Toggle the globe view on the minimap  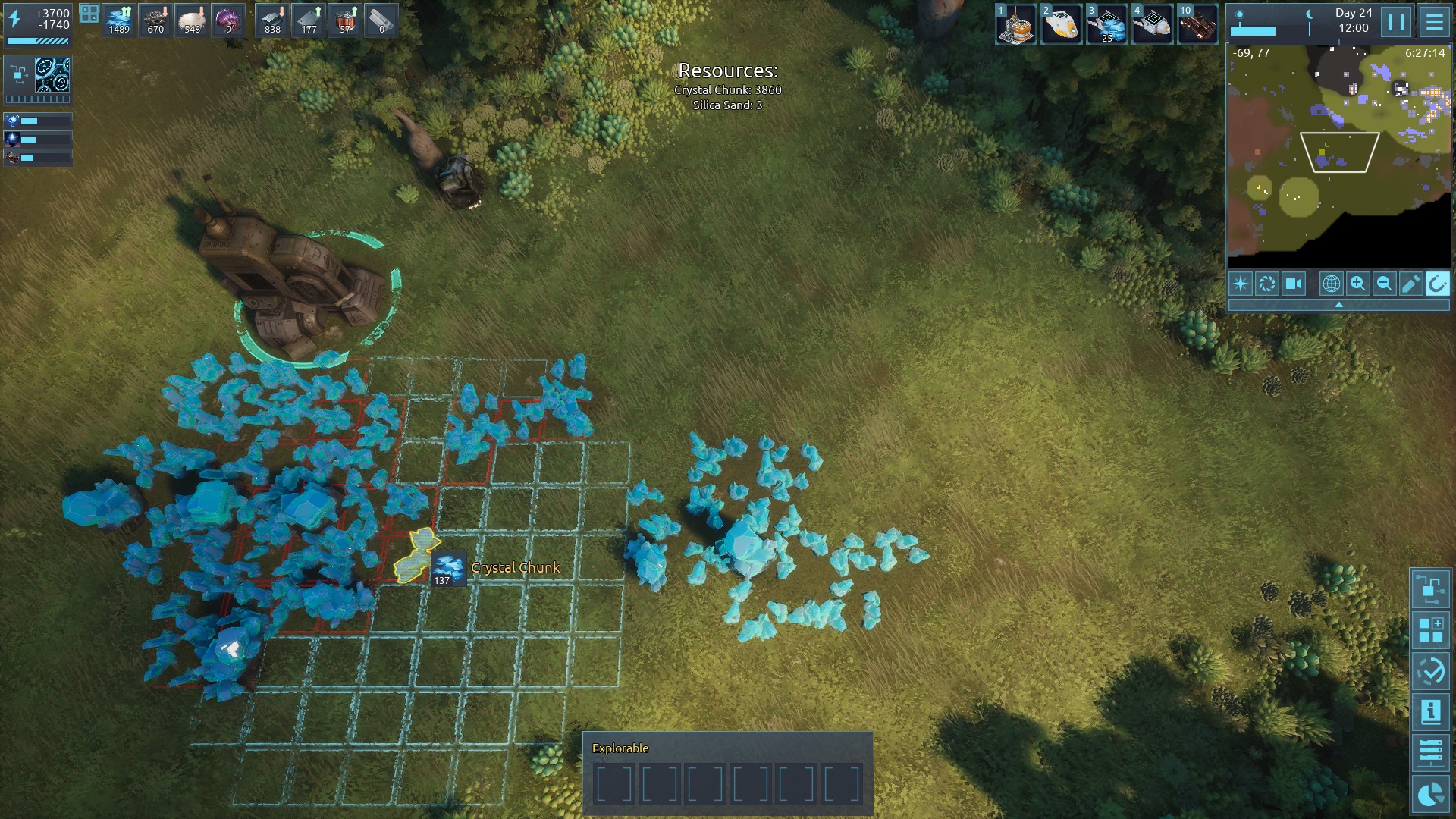point(1331,284)
